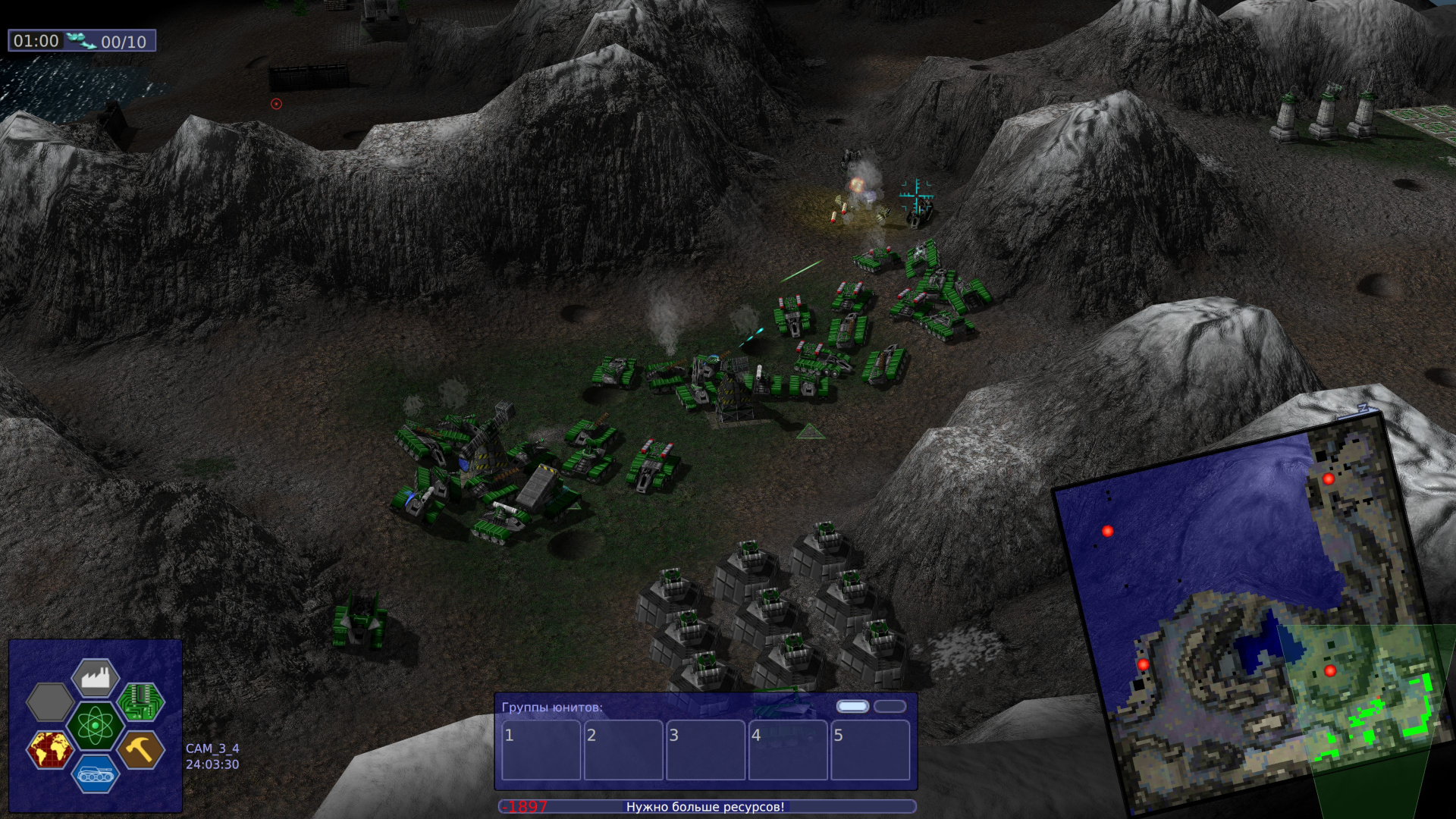Toggle the highlighted pill switch on unit groups panel
Viewport: 1456px width, 819px height.
(x=852, y=706)
